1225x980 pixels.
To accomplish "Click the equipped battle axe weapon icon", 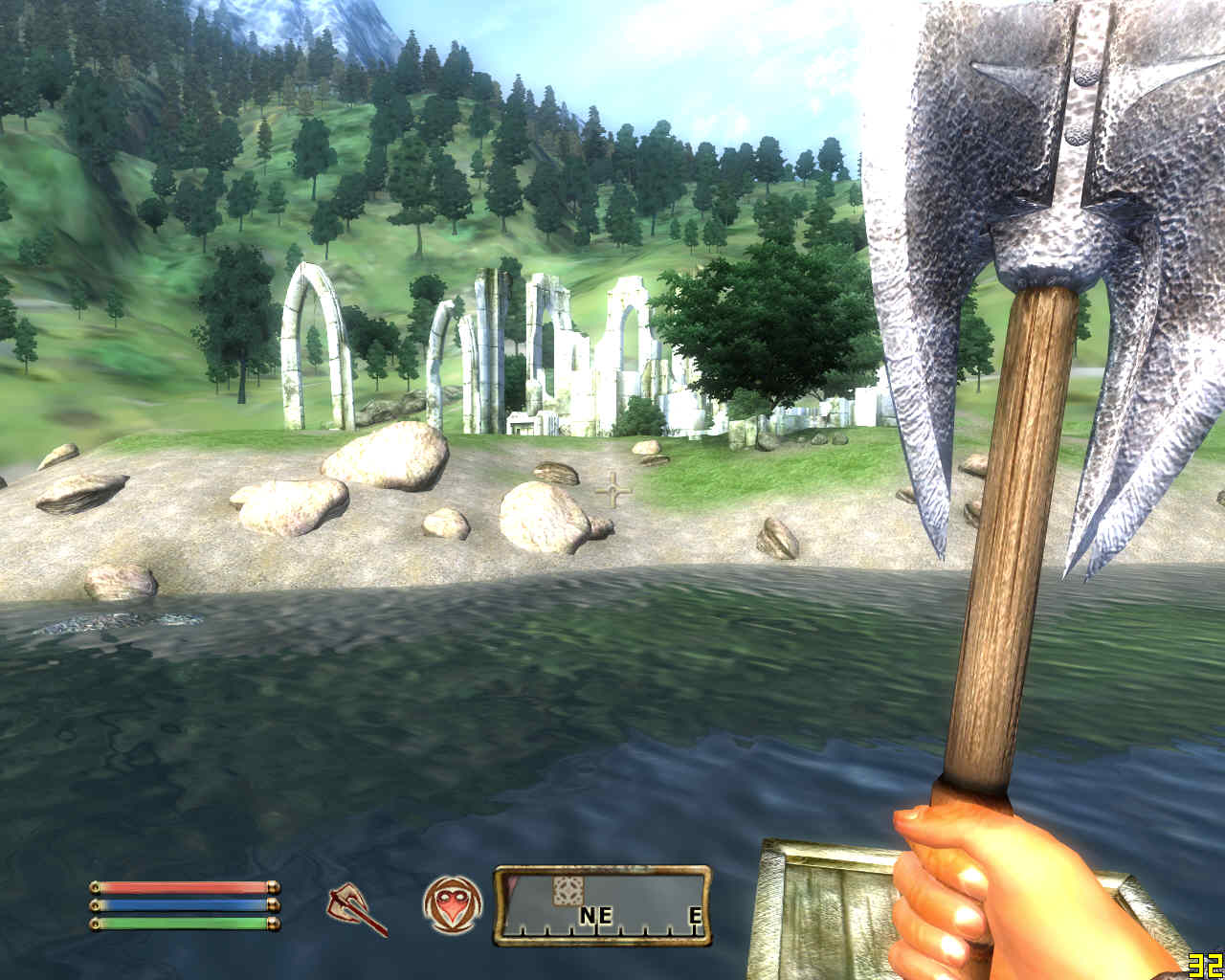I will [x=356, y=907].
